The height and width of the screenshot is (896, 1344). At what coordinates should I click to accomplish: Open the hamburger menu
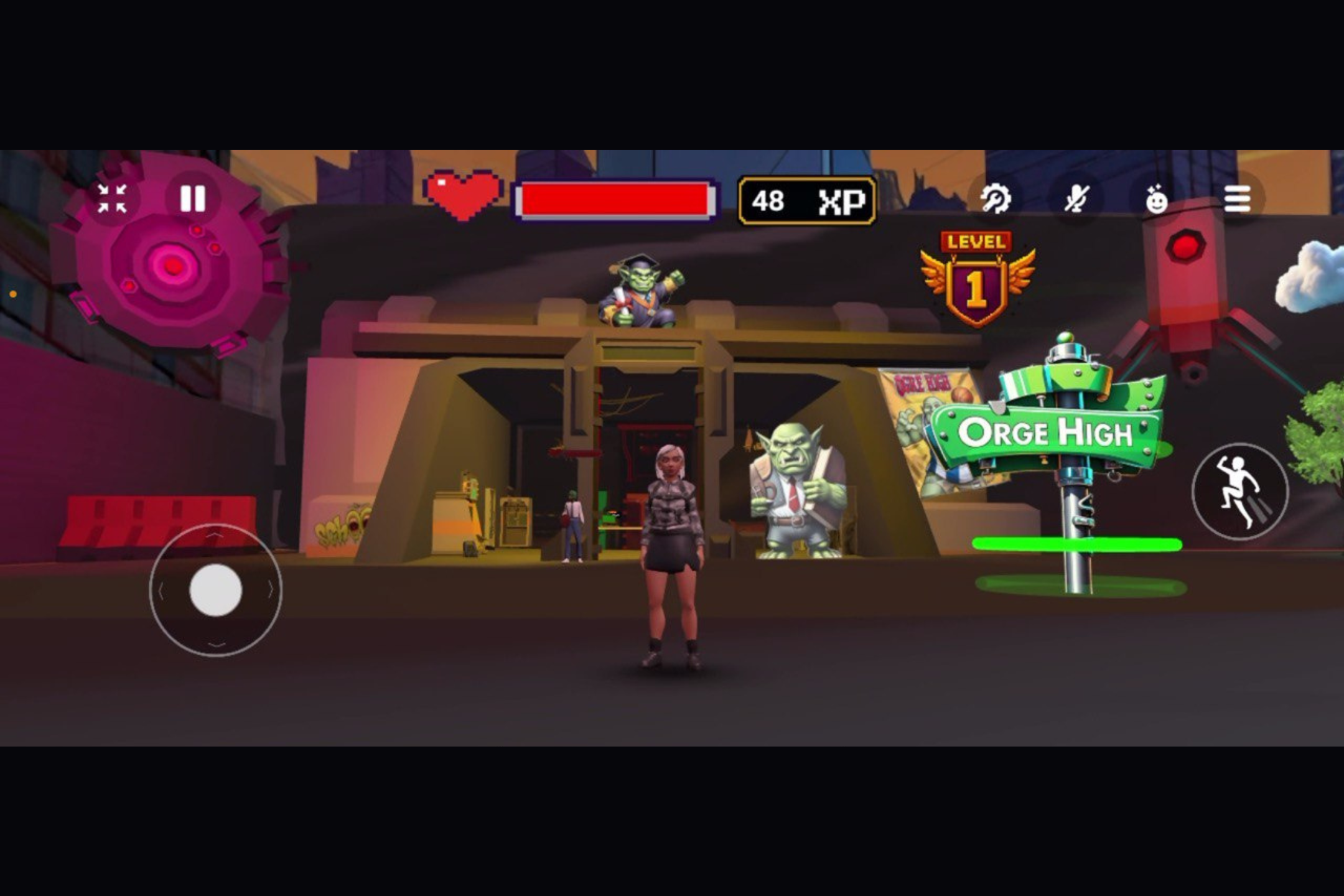[1238, 198]
